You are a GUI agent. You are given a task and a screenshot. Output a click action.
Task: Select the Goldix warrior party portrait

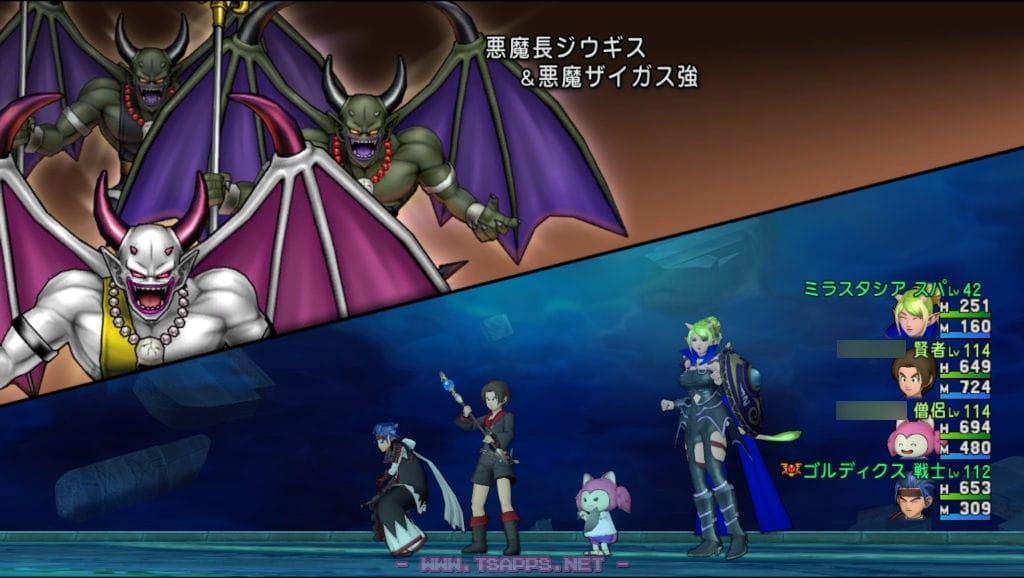tap(911, 499)
